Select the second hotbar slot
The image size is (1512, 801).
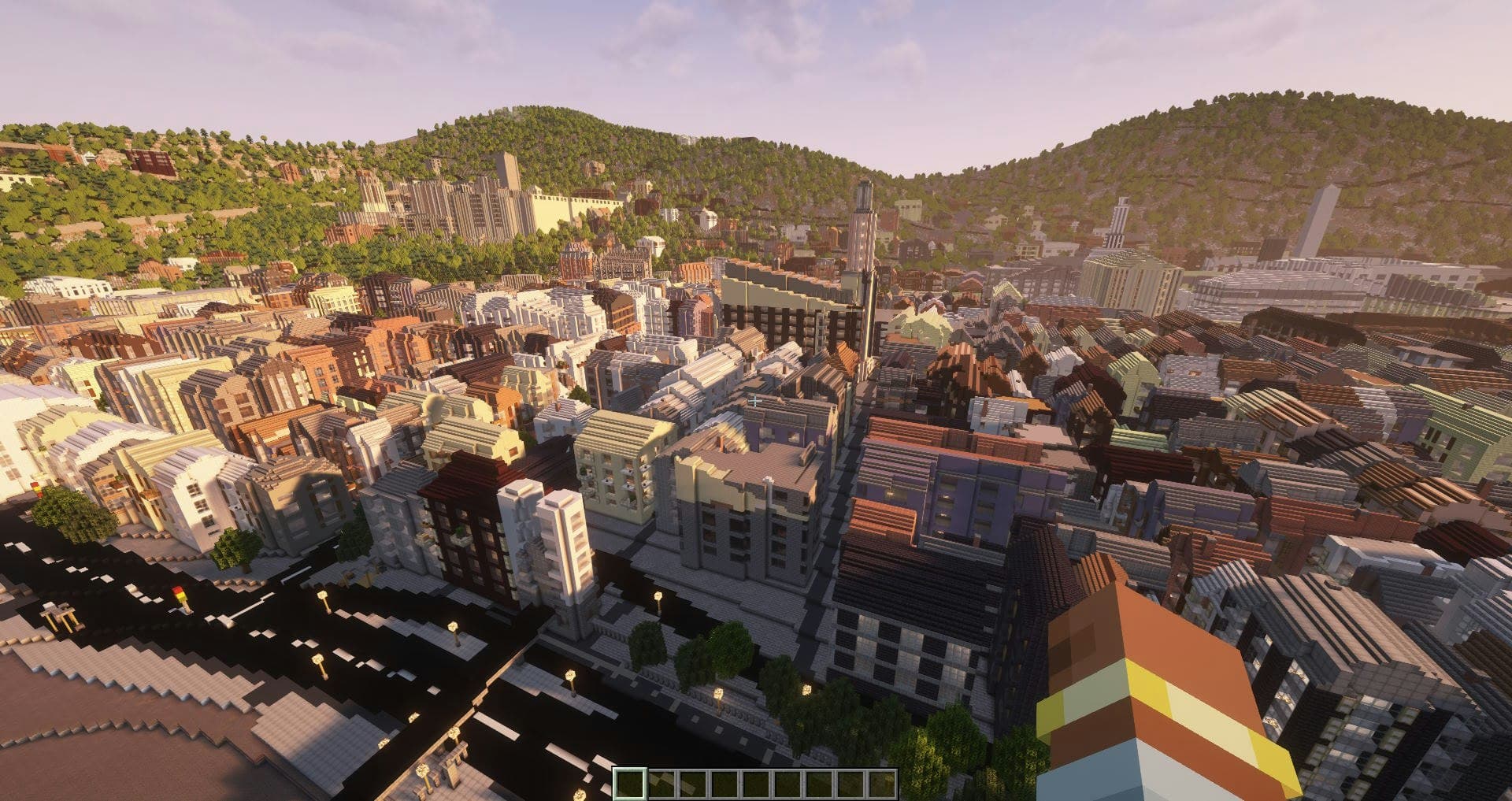(x=662, y=783)
